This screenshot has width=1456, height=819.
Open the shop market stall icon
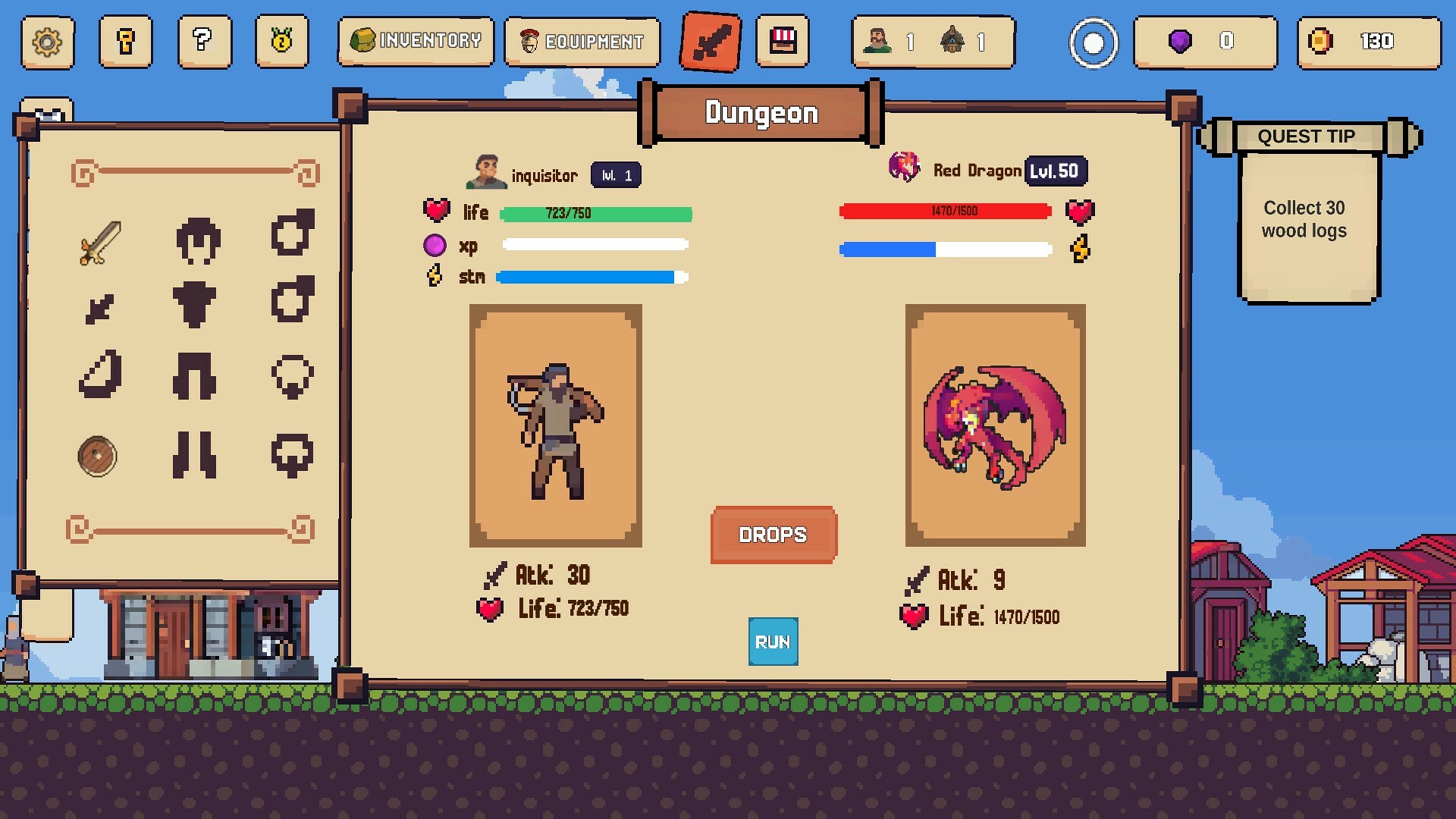(783, 42)
